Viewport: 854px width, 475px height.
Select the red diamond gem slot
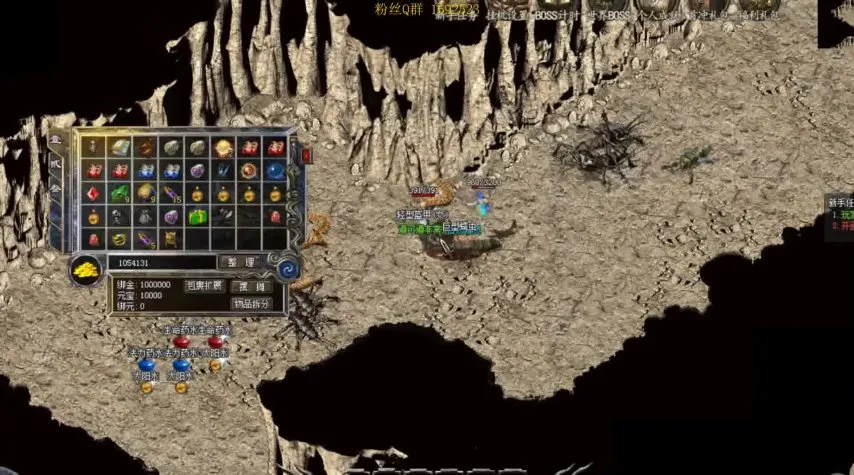tap(94, 193)
